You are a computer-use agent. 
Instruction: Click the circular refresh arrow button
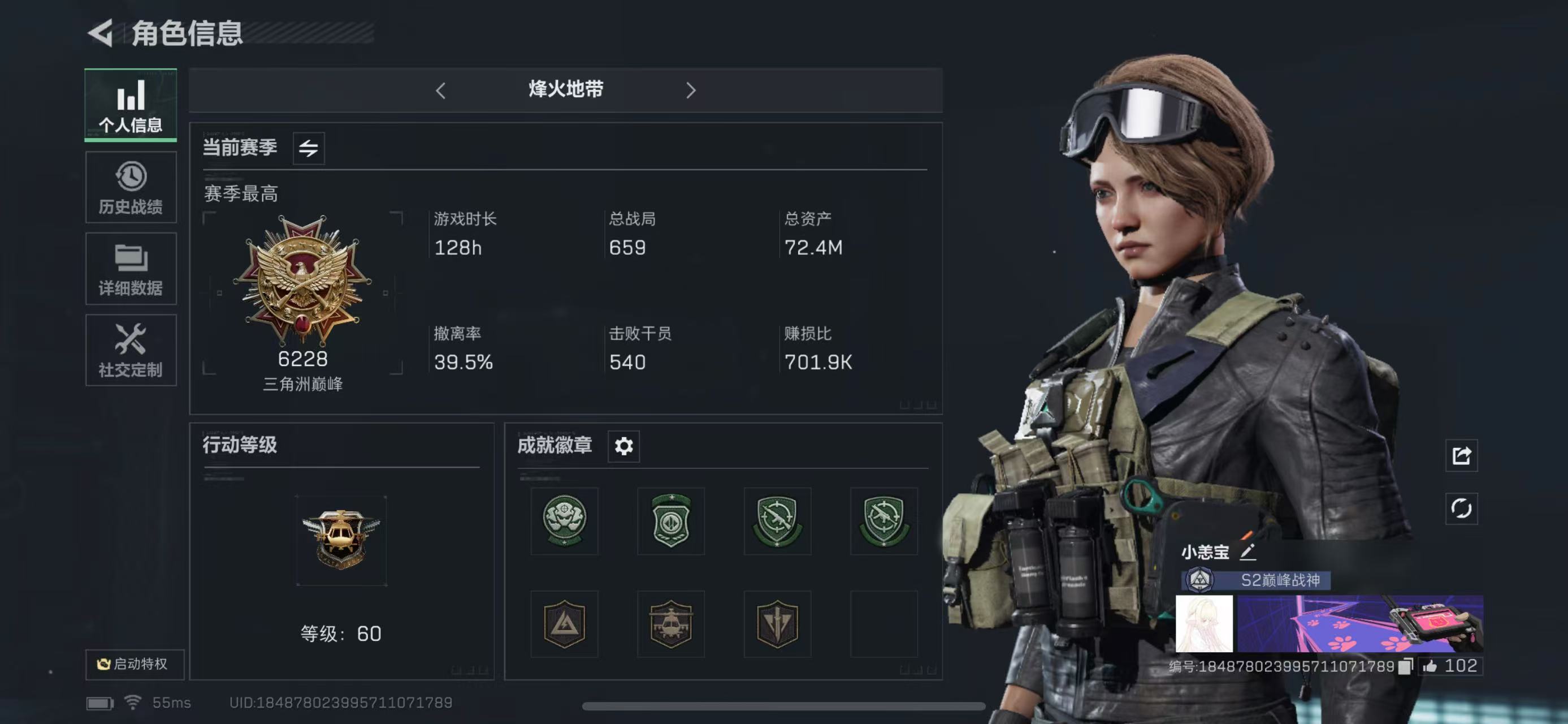pyautogui.click(x=1461, y=508)
